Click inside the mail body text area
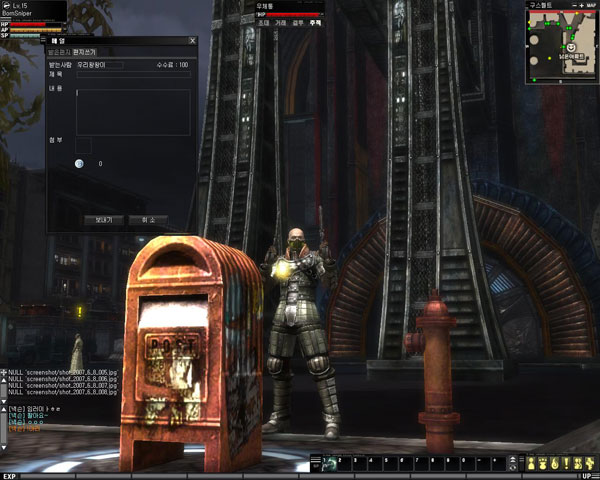The width and height of the screenshot is (600, 480). tap(132, 112)
